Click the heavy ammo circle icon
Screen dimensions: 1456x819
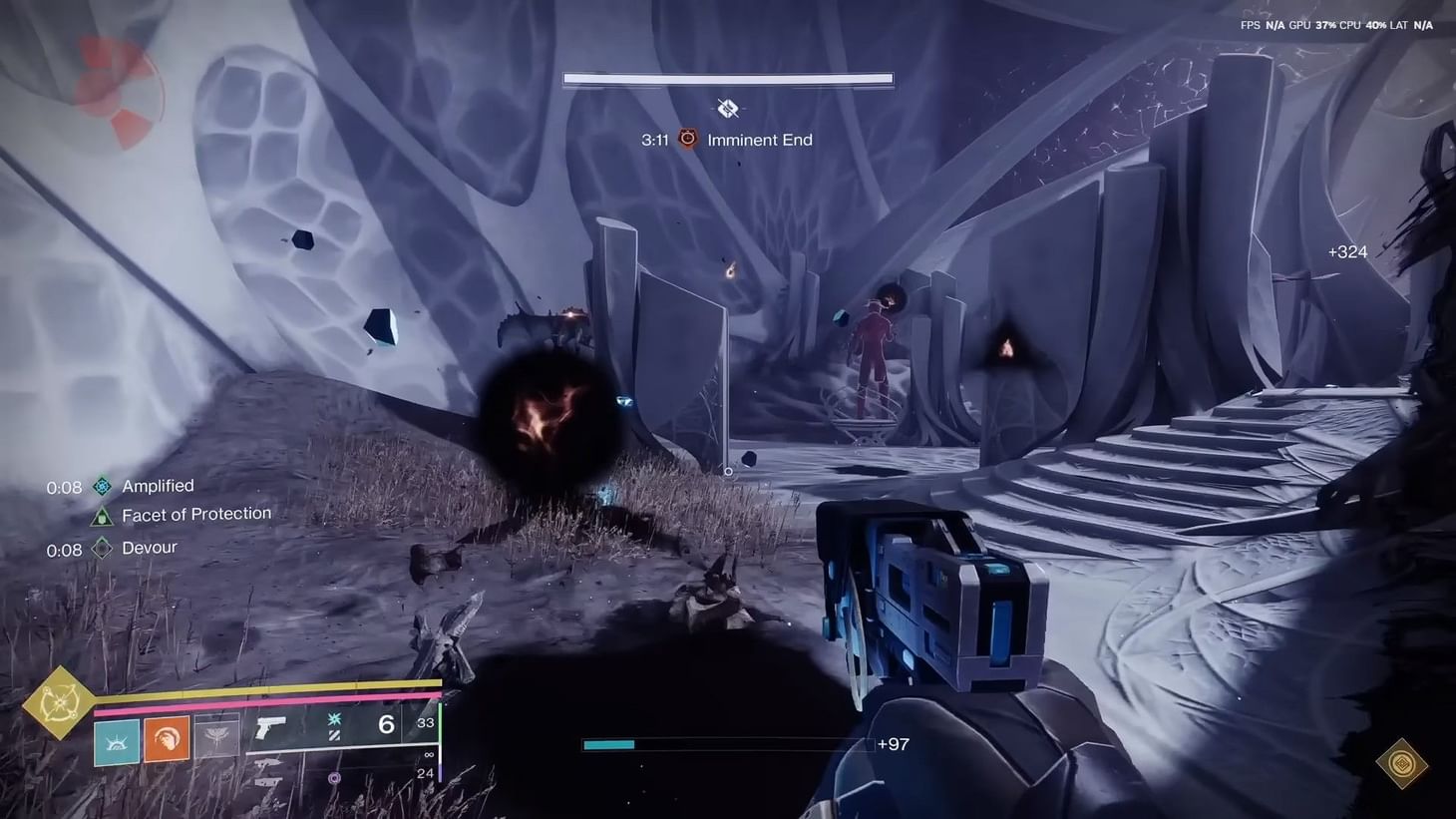[332, 776]
